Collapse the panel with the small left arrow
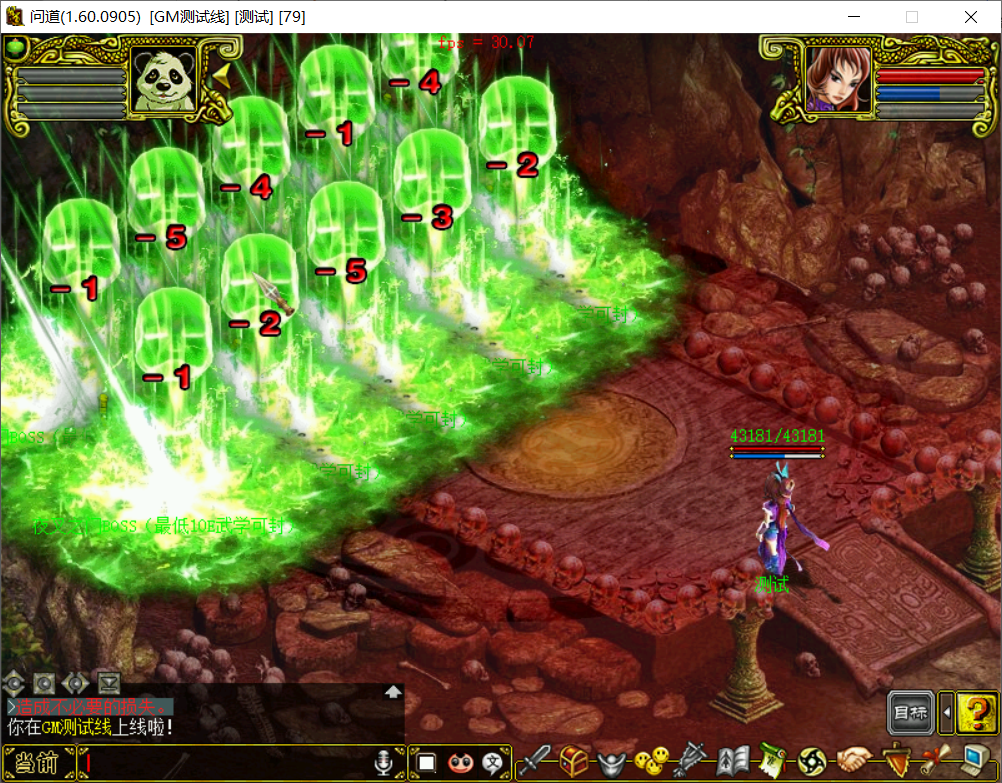 click(x=945, y=713)
